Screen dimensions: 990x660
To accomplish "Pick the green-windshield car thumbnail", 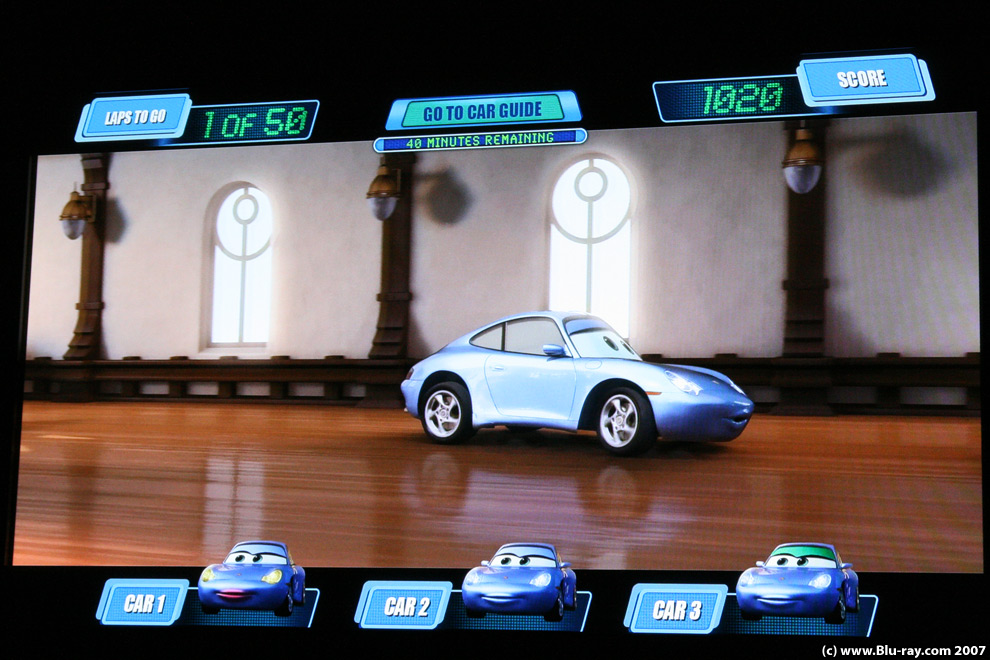I will tap(797, 581).
